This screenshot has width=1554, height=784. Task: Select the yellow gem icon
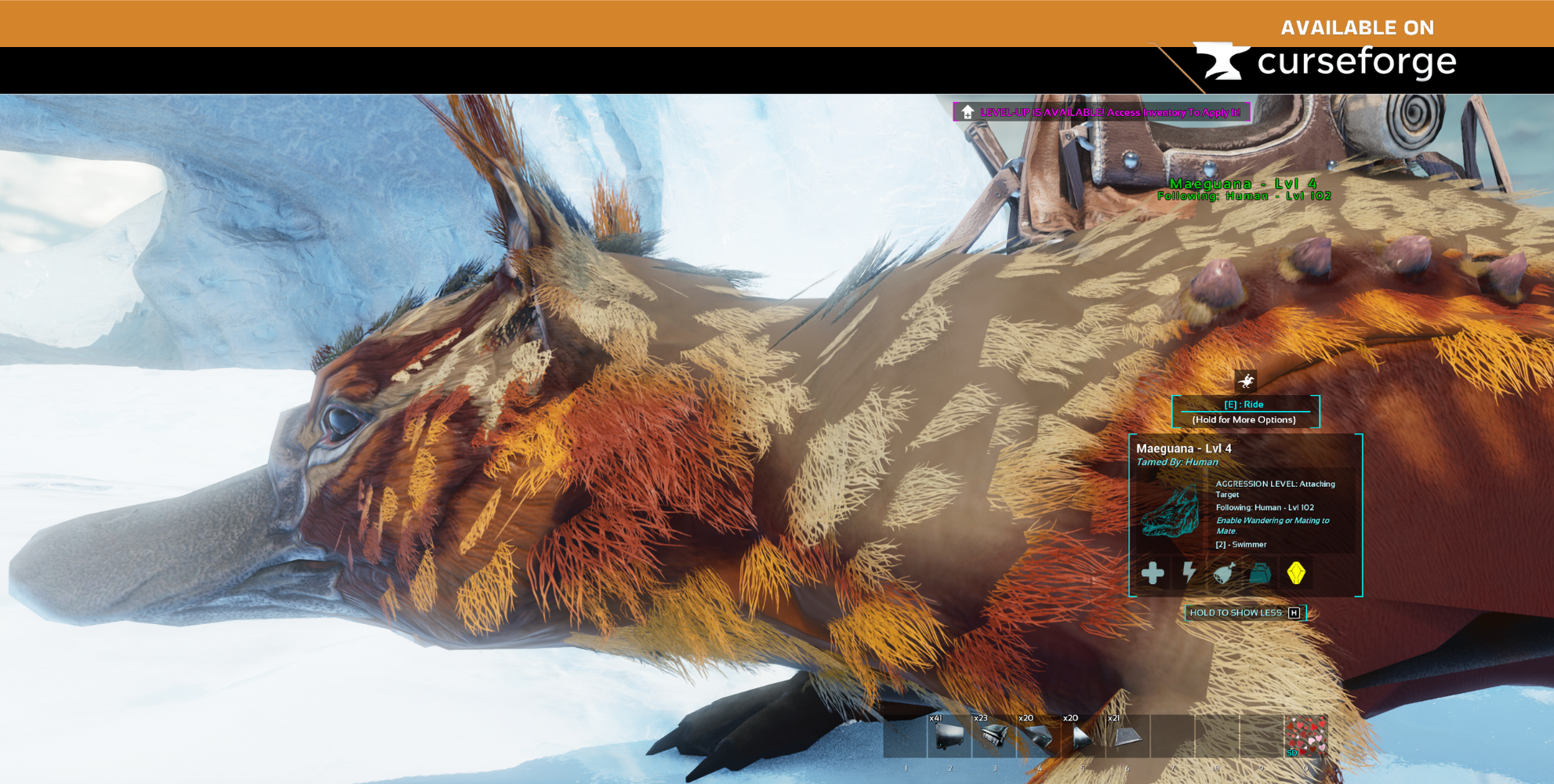1296,573
